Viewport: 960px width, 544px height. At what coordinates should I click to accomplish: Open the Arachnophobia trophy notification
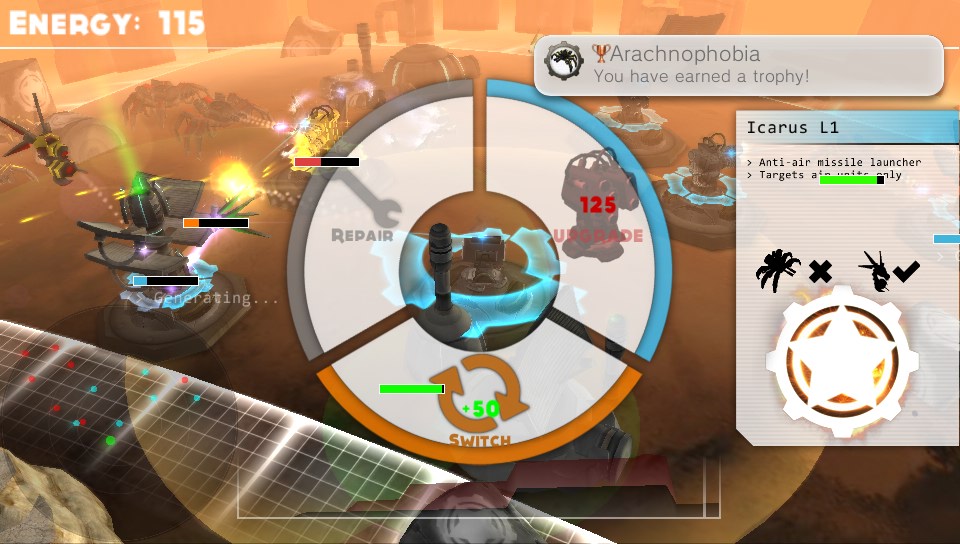pyautogui.click(x=738, y=65)
